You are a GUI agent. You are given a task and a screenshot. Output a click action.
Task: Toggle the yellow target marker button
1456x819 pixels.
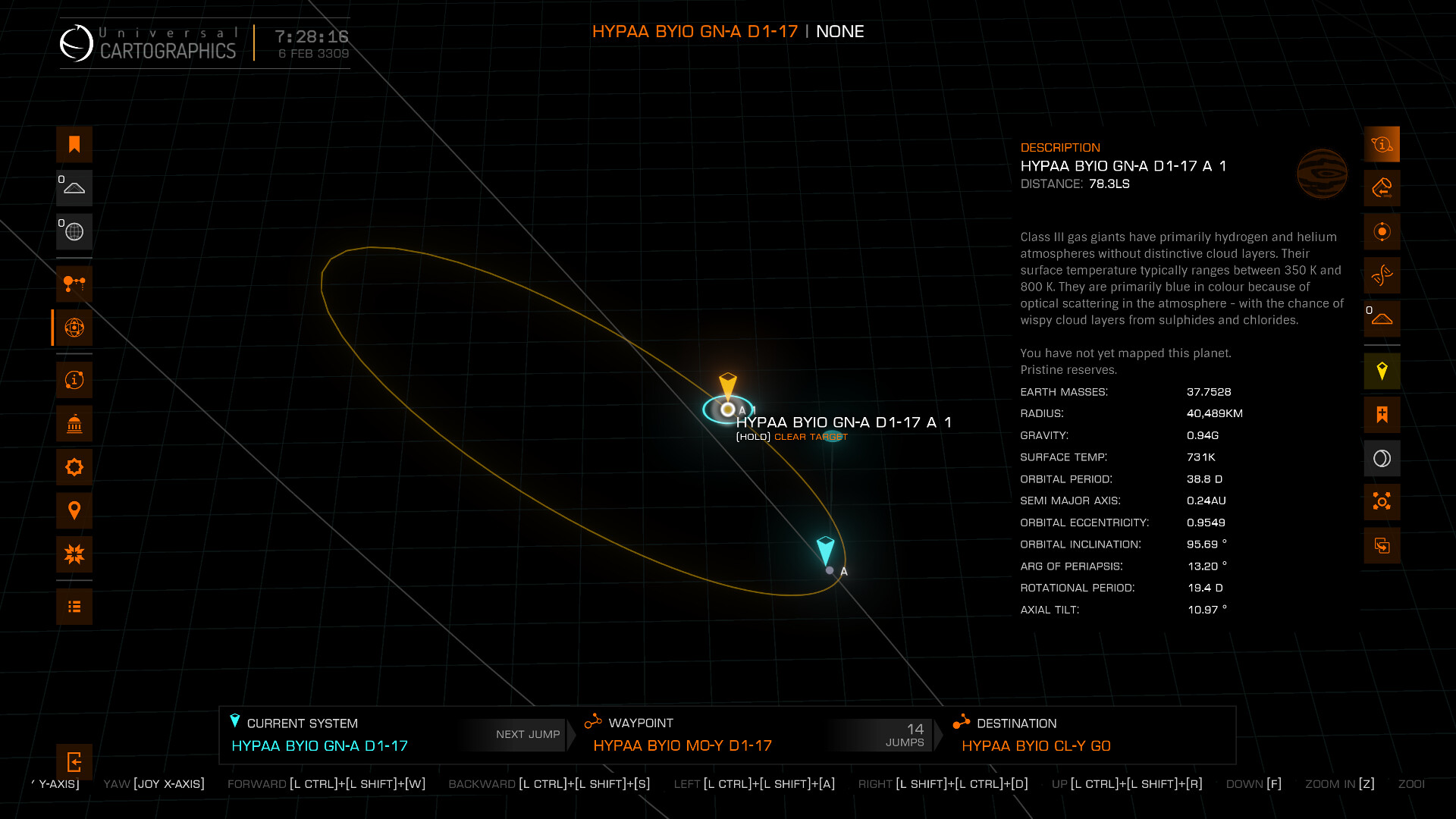point(1382,372)
